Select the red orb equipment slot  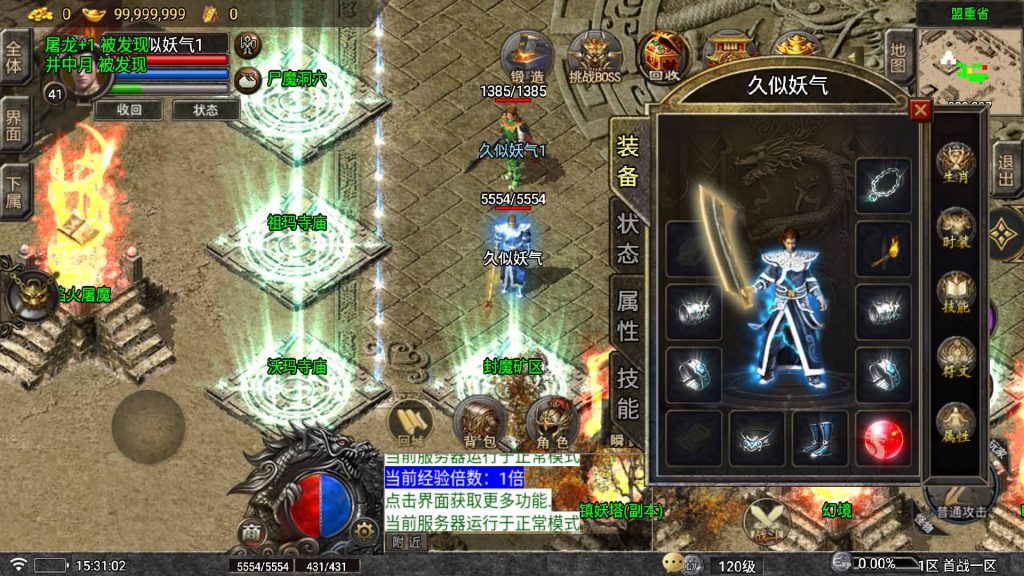point(883,438)
